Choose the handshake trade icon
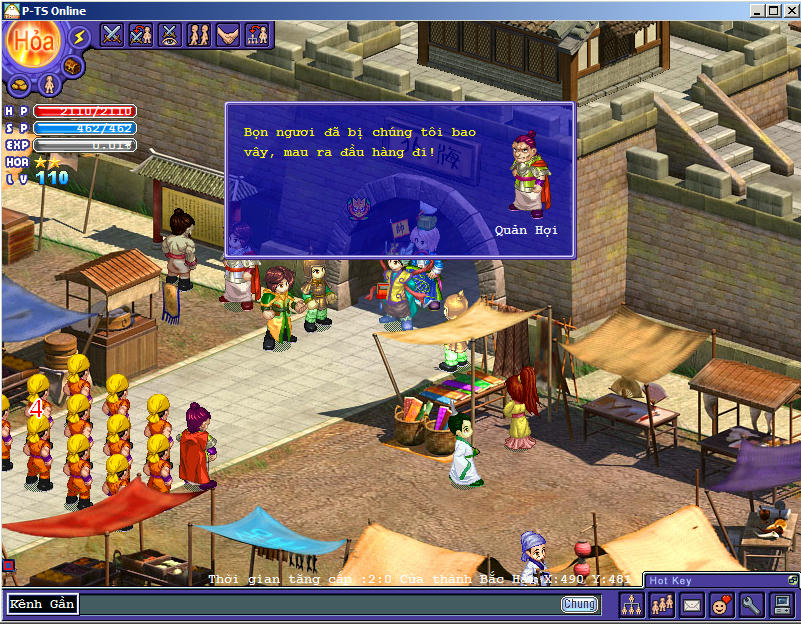The width and height of the screenshot is (801, 624). [228, 34]
